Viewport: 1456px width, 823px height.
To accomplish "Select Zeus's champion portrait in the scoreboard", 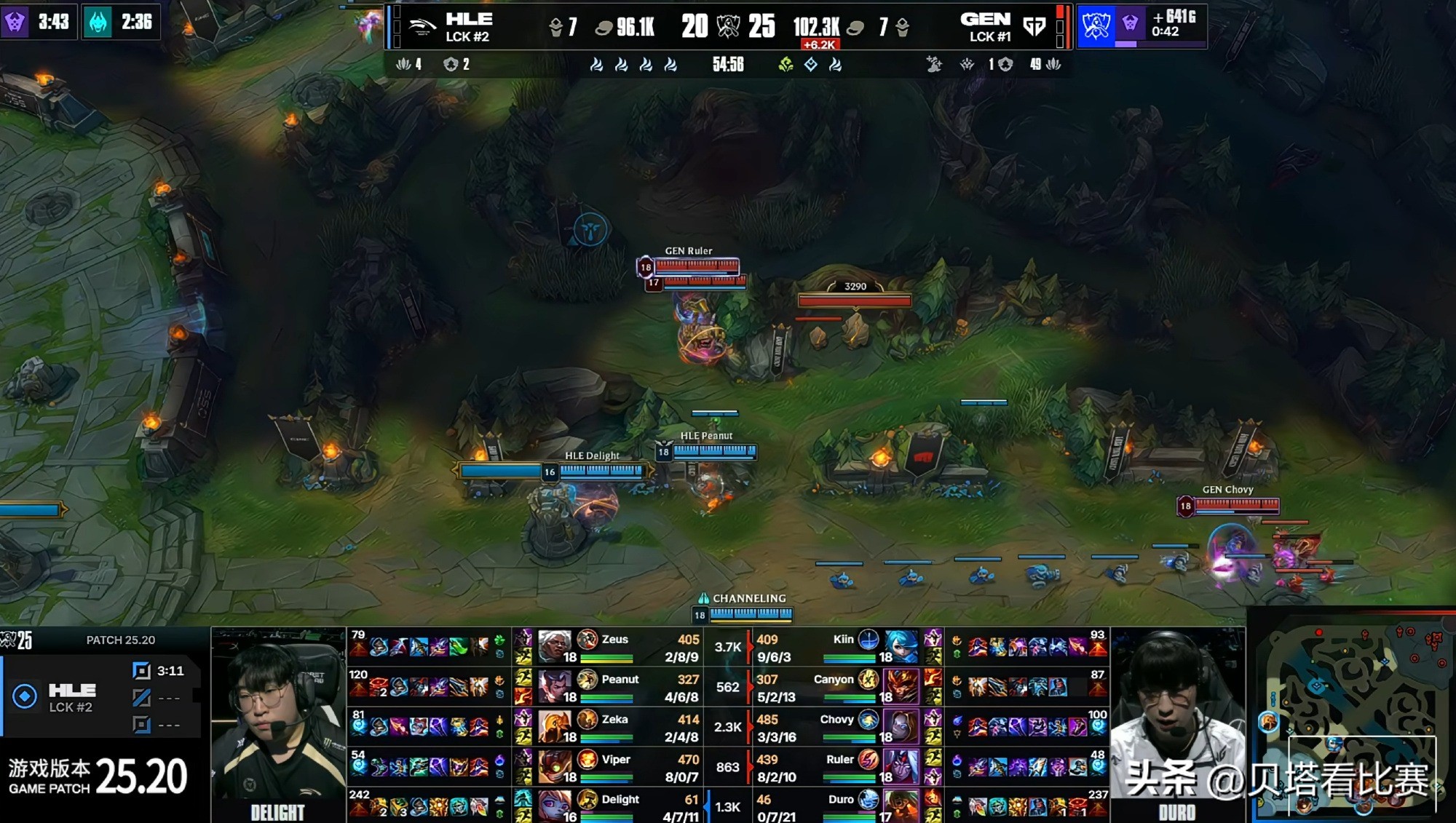I will [554, 645].
